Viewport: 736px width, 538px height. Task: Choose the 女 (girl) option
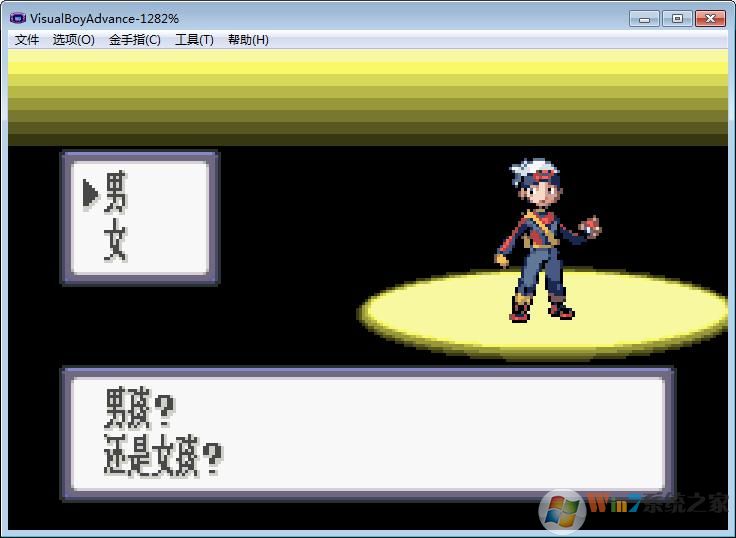coord(116,242)
